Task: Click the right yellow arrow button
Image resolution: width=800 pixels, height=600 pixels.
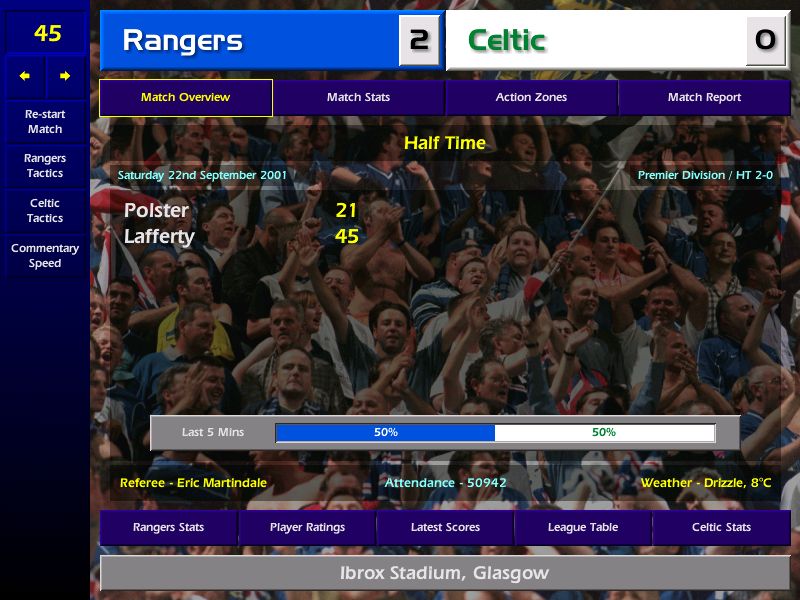Action: click(x=65, y=76)
